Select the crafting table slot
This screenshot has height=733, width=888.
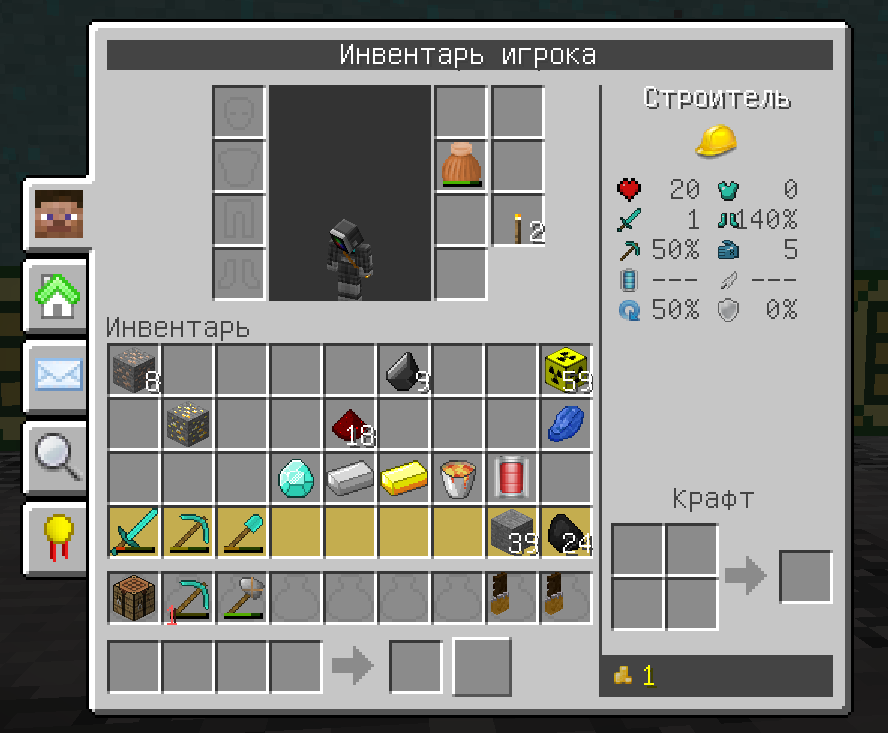[134, 599]
